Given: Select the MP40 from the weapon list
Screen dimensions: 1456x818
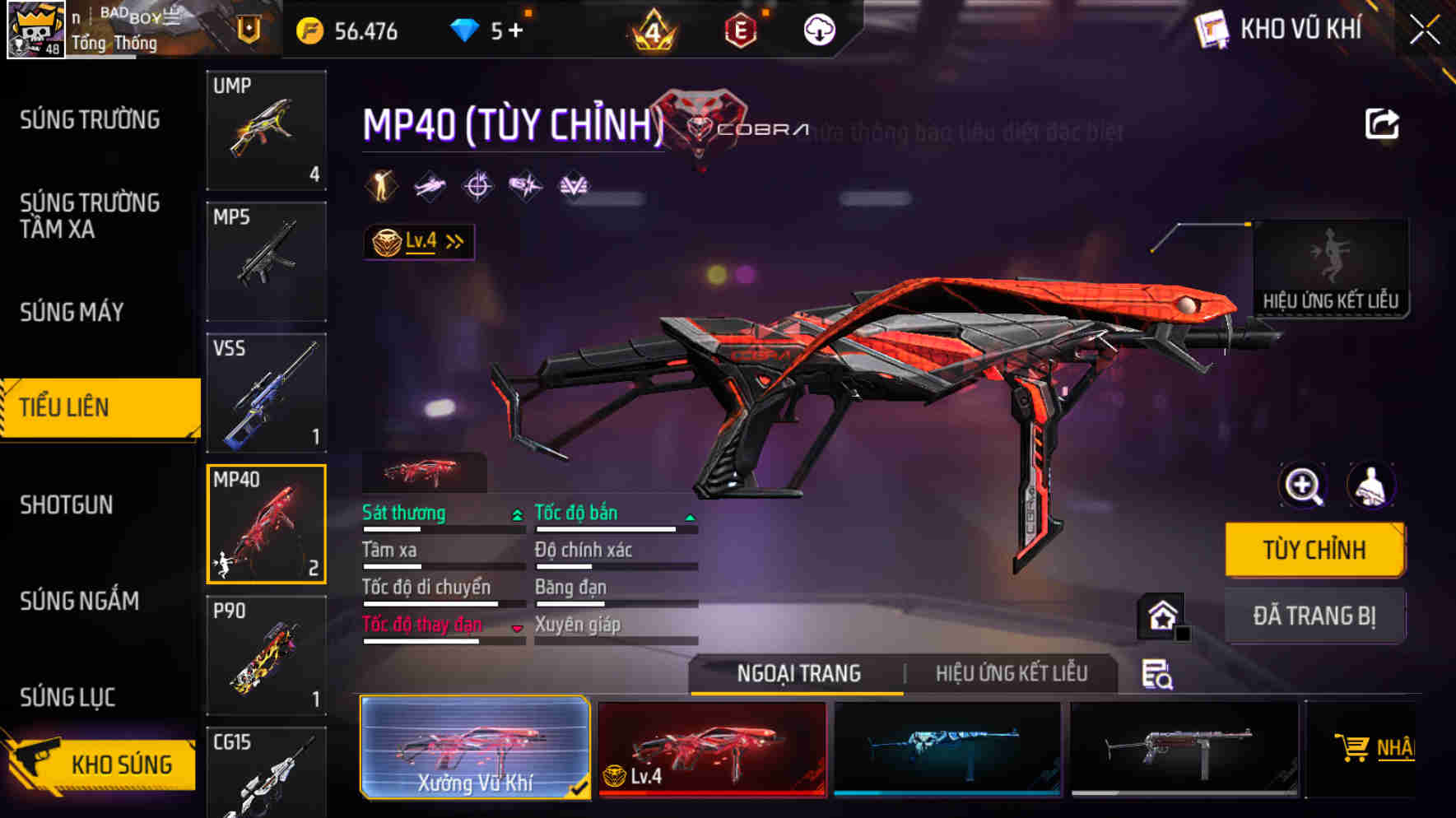Looking at the screenshot, I should tap(265, 523).
